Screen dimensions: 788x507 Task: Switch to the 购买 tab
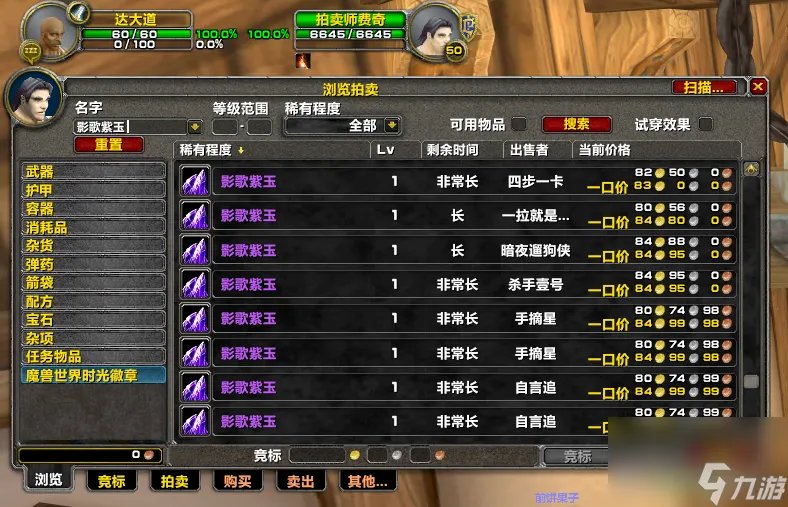238,481
